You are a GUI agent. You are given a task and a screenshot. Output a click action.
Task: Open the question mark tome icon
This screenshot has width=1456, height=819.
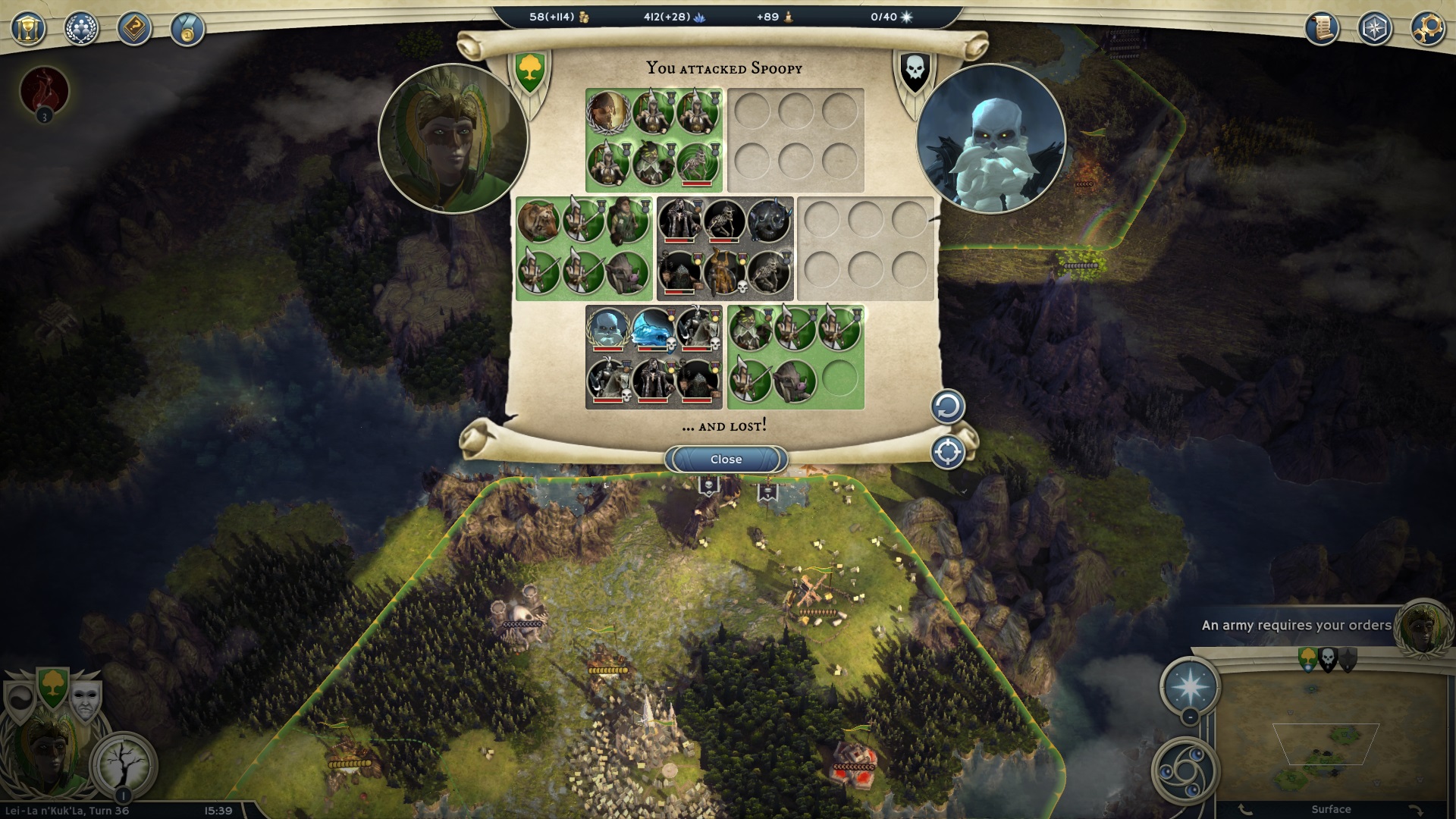[x=134, y=29]
